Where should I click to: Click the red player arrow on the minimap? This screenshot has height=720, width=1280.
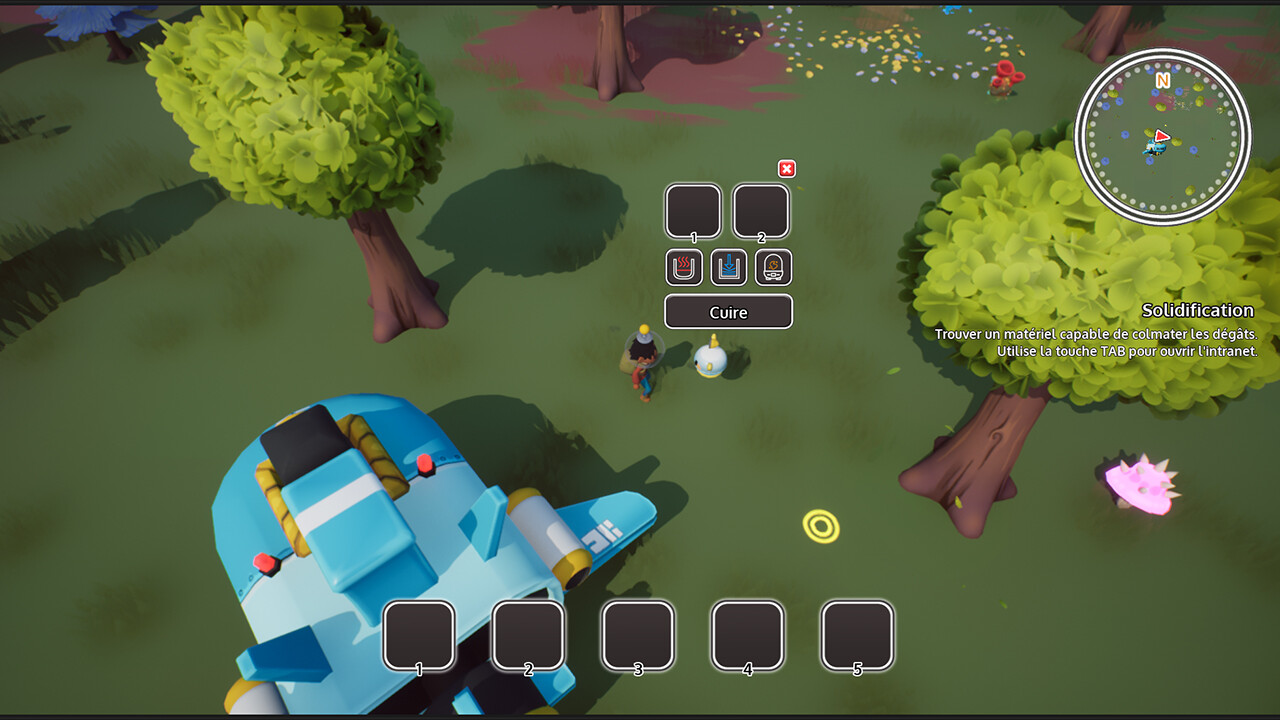(1163, 136)
